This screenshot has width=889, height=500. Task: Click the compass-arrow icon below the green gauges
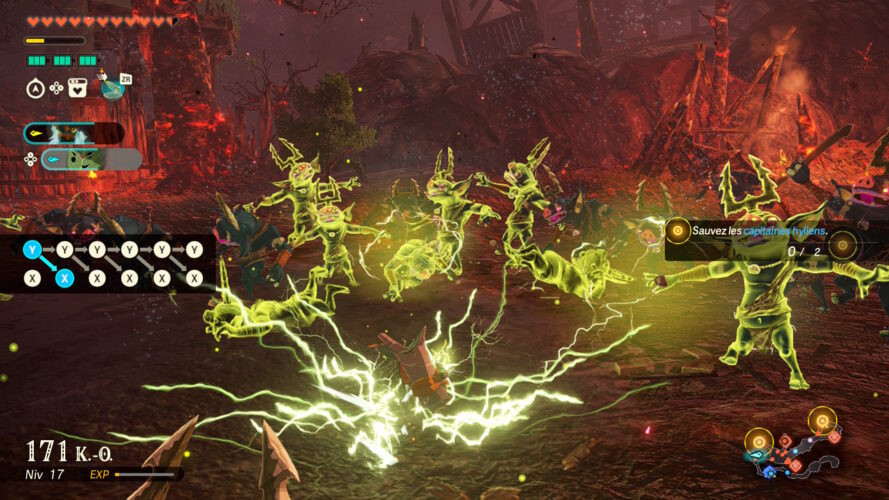pos(33,88)
